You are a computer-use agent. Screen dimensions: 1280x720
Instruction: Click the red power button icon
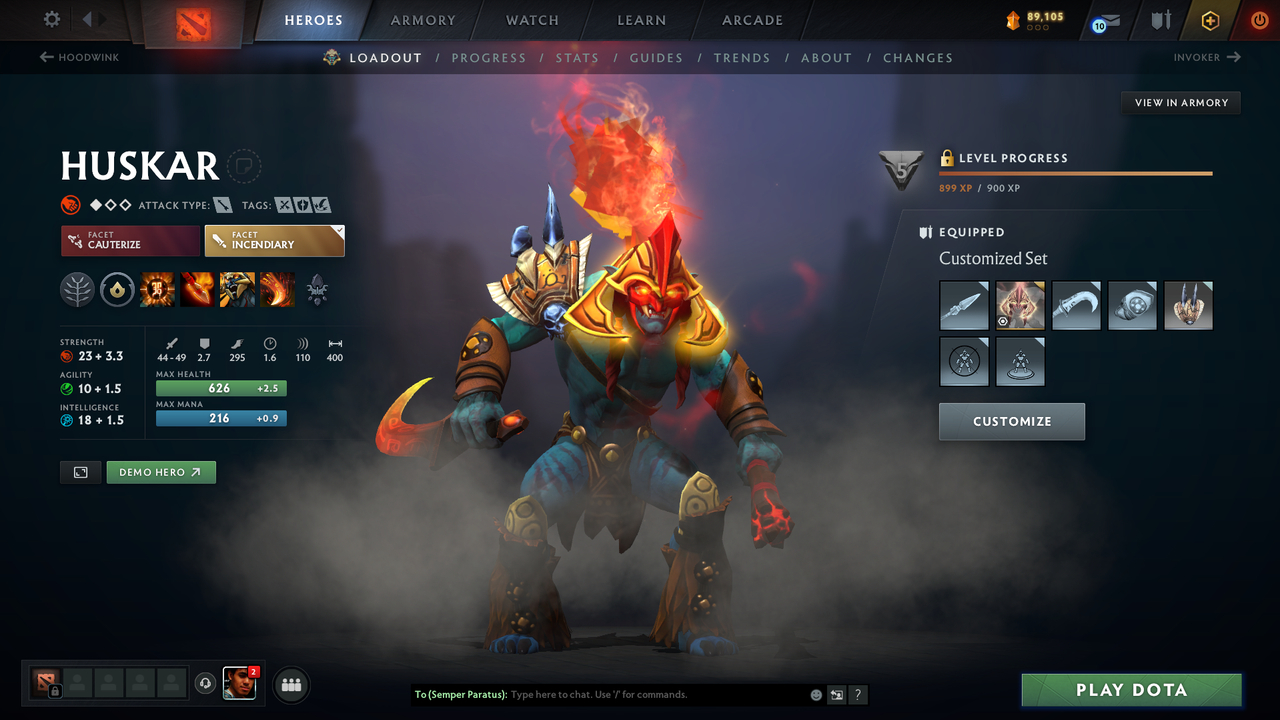1259,20
